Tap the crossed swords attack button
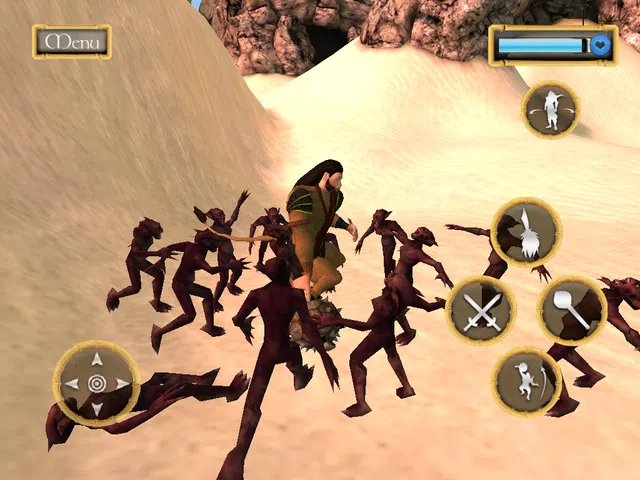Screen dimensions: 640x480 (481, 312)
